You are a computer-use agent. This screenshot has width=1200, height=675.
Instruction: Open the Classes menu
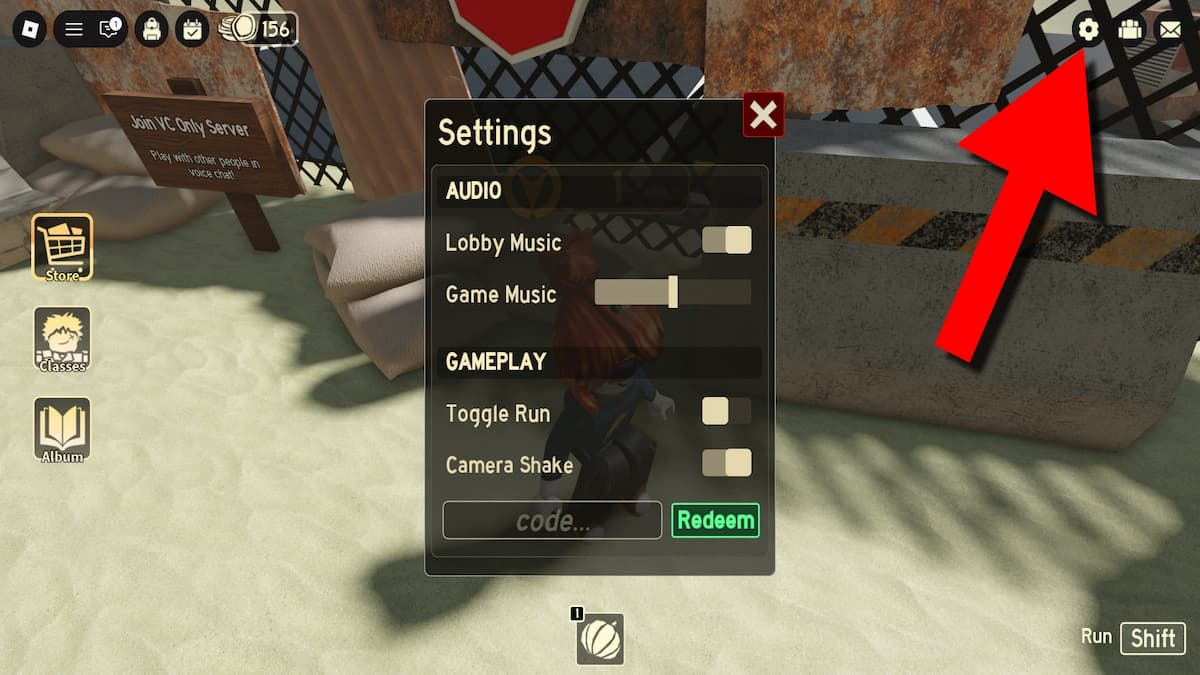pyautogui.click(x=62, y=338)
